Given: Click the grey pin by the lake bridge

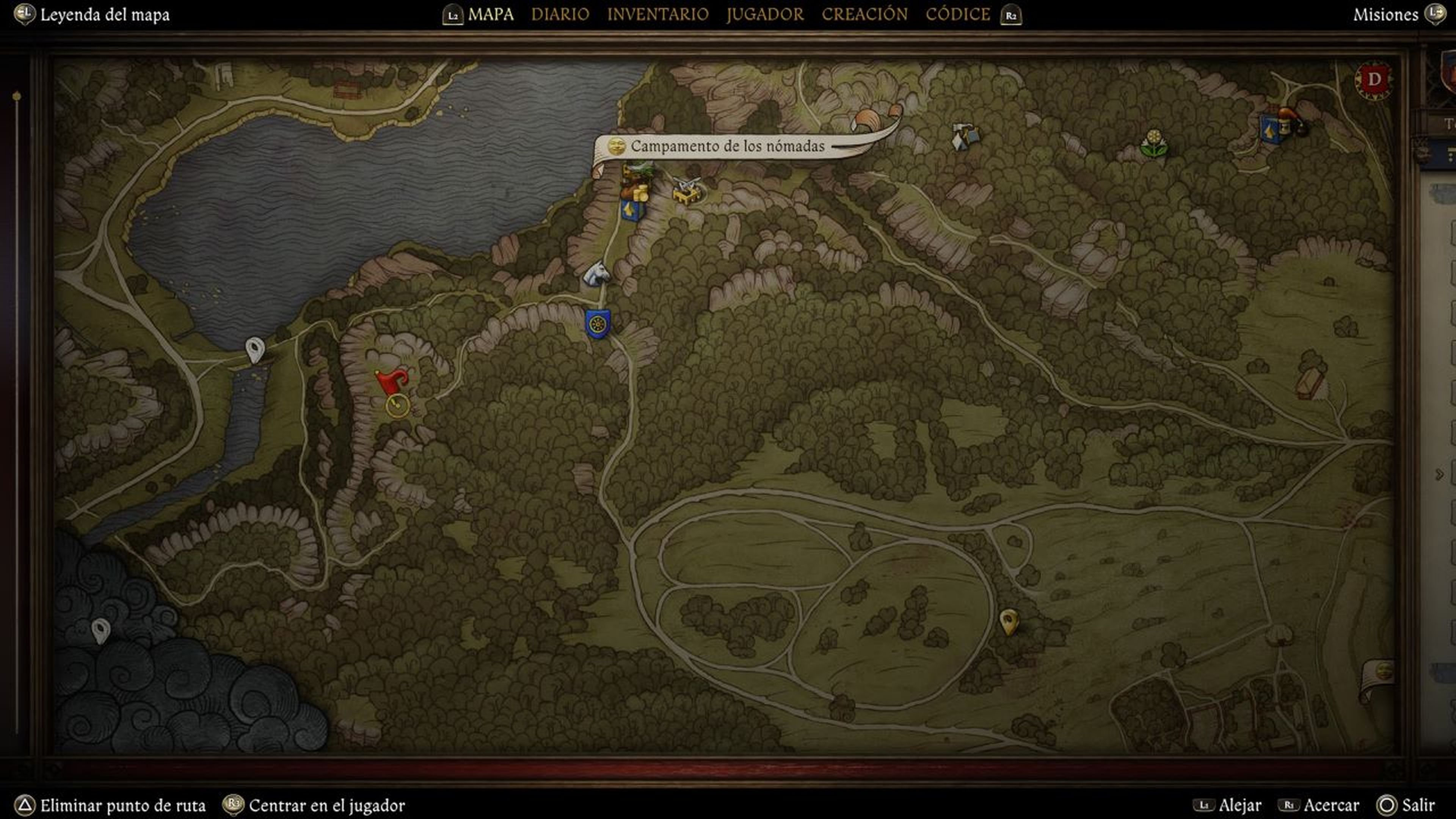Looking at the screenshot, I should (255, 348).
